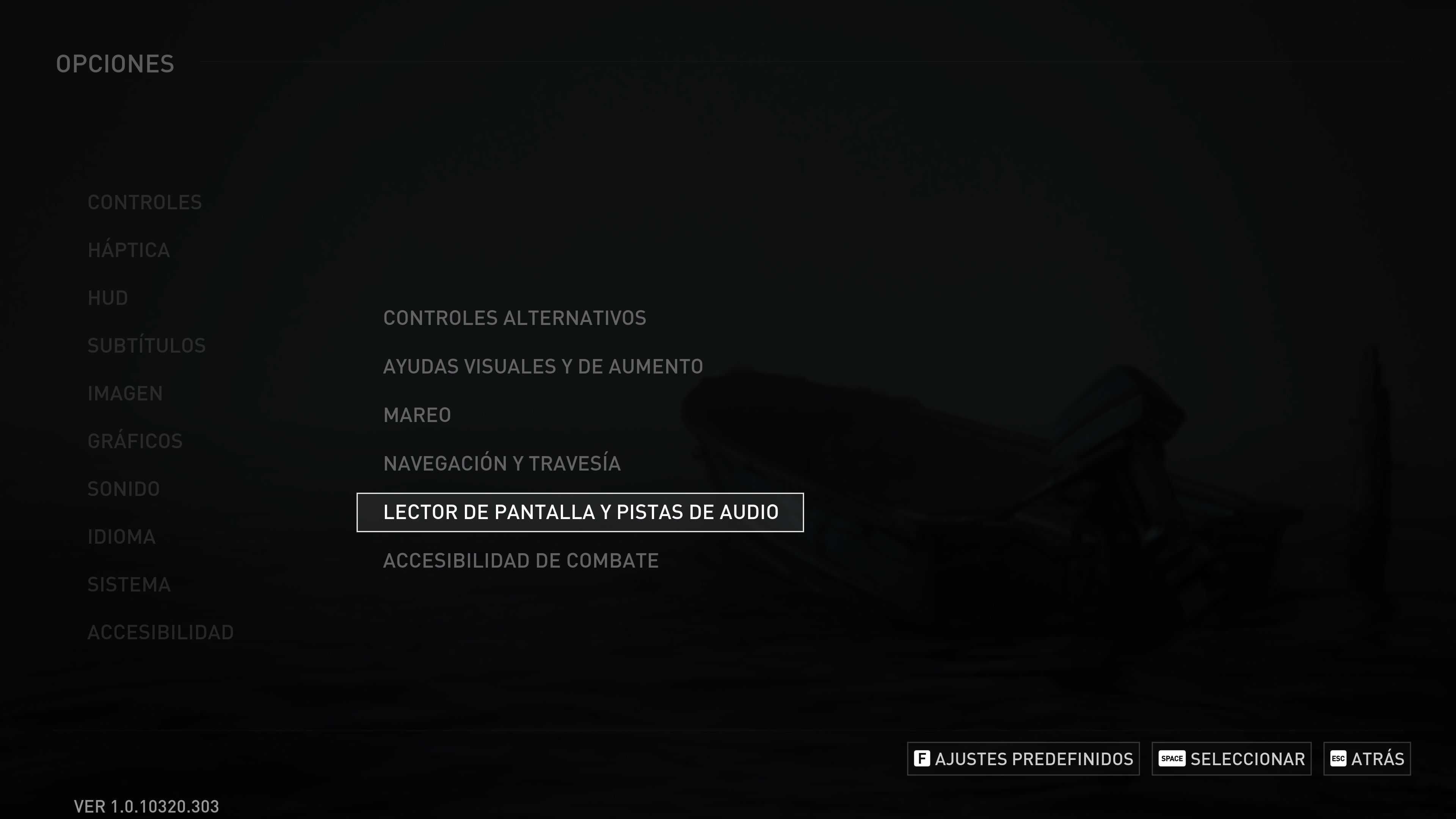The height and width of the screenshot is (819, 1456).
Task: Open Controles Alternativos settings
Action: (515, 318)
